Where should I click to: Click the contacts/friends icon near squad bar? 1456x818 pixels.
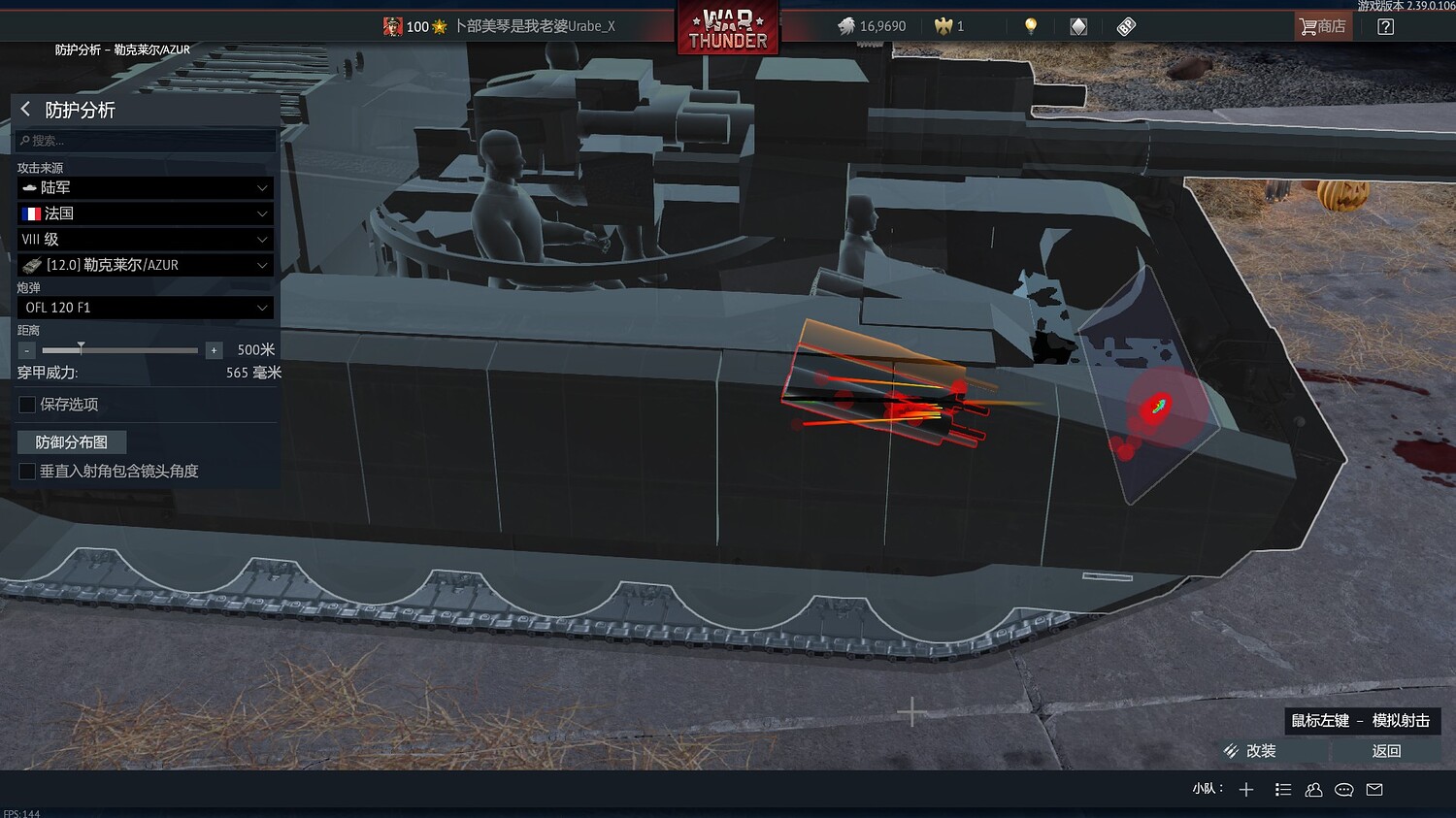1313,789
